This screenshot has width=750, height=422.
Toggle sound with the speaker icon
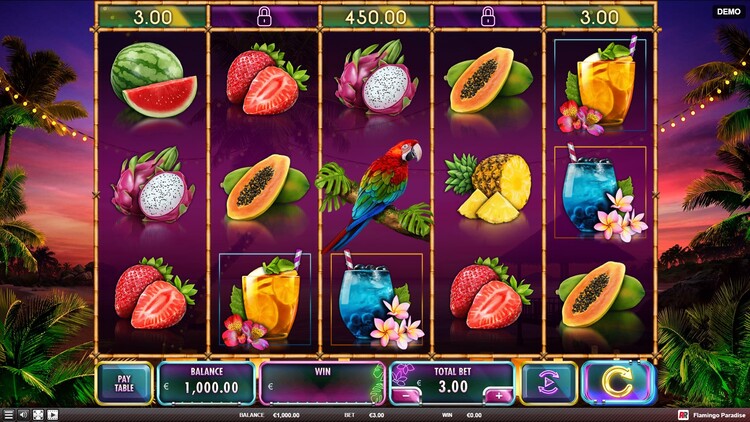tap(23, 415)
